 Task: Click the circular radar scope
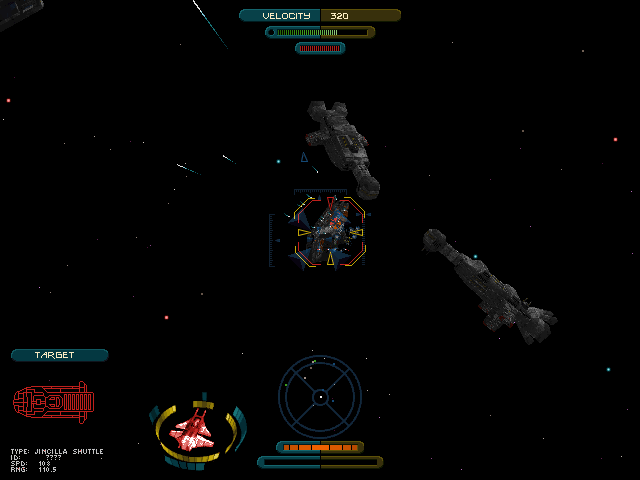tap(319, 397)
